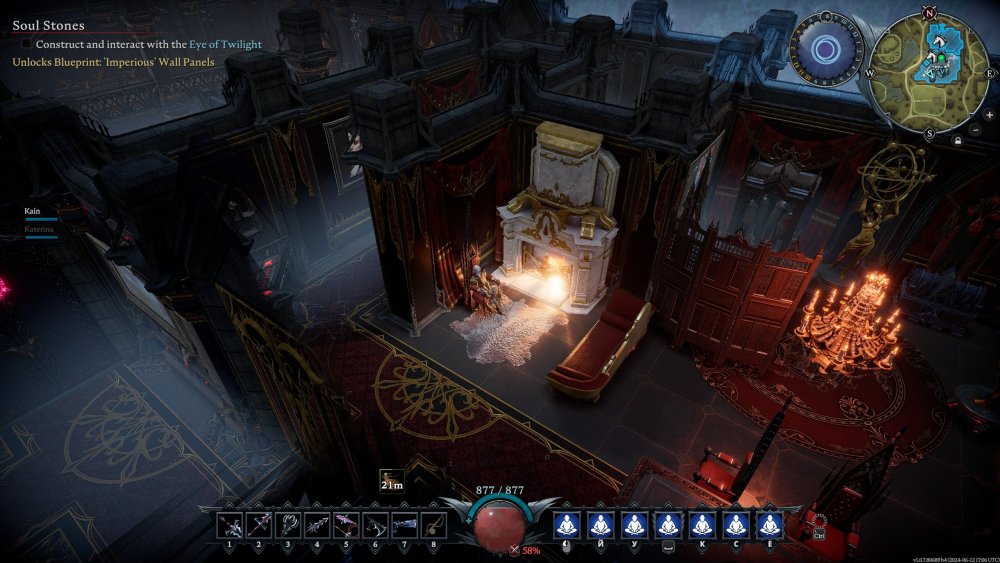The width and height of the screenshot is (1000, 563).
Task: Select party member Kain
Action: [x=34, y=211]
